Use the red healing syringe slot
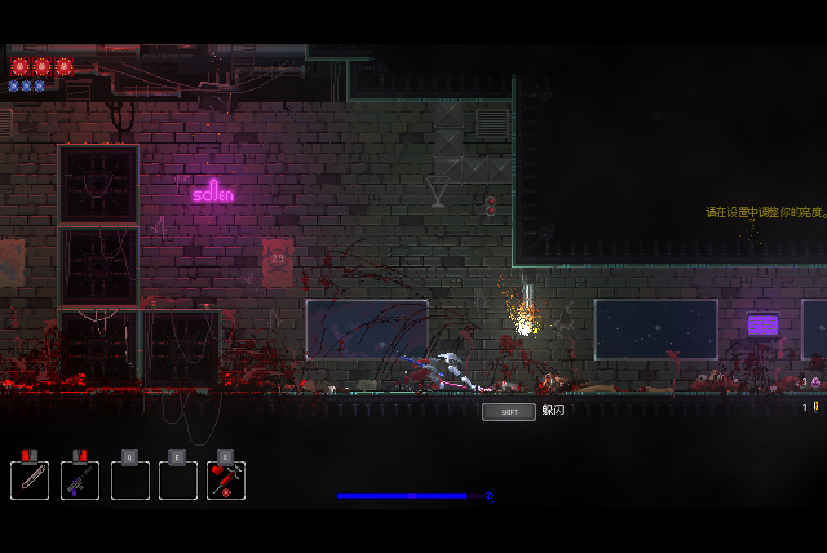The width and height of the screenshot is (827, 553). tap(227, 480)
